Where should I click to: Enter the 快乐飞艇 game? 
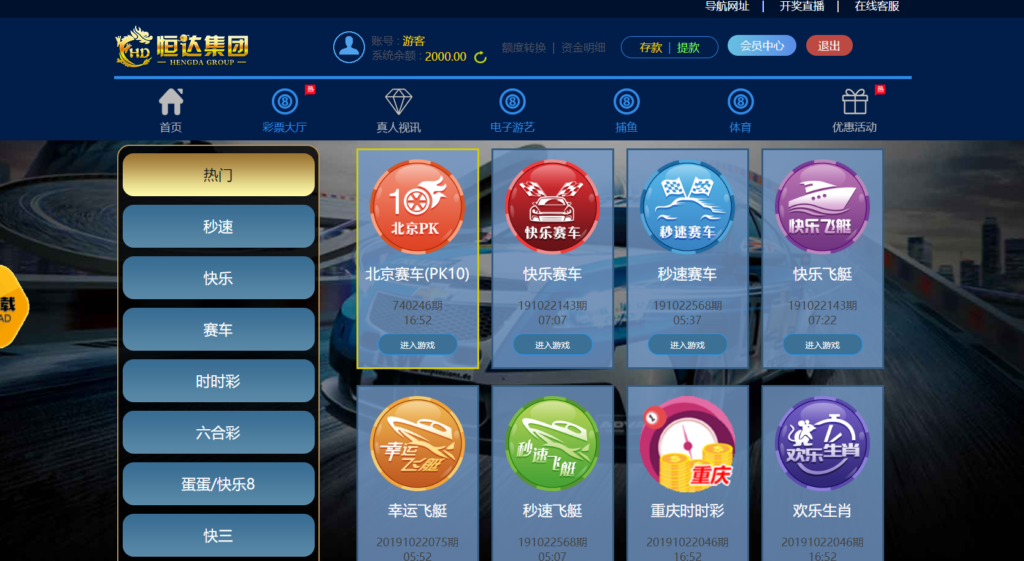(822, 345)
